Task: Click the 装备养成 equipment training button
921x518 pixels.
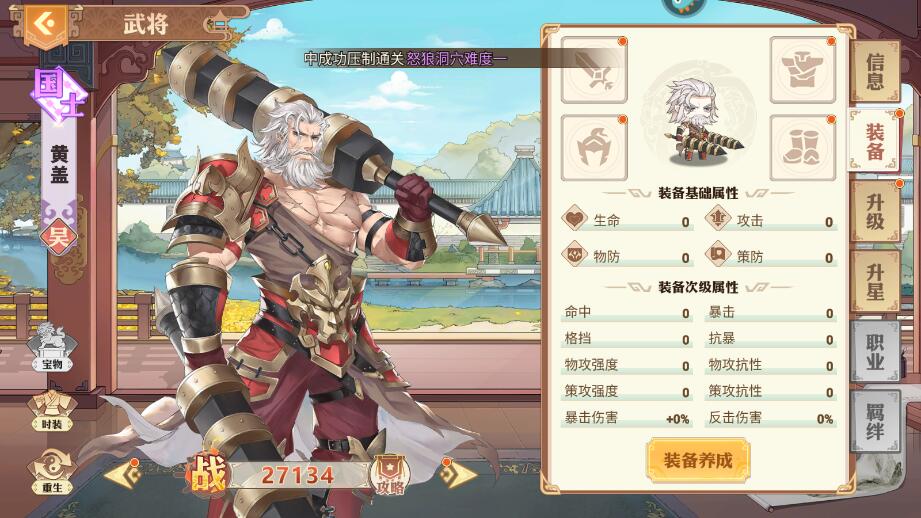Action: point(698,461)
